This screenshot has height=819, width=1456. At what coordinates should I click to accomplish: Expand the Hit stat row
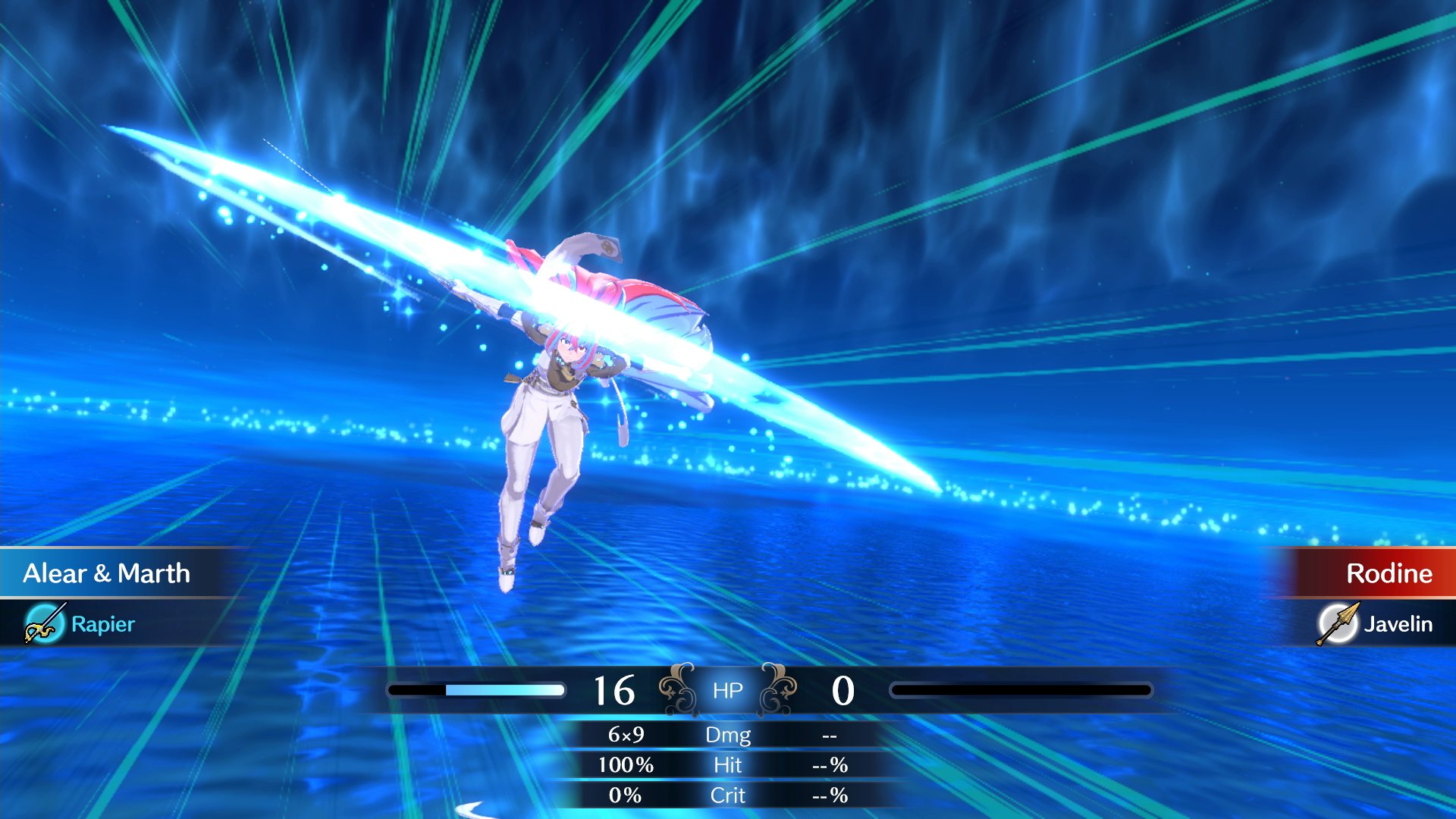click(x=726, y=765)
